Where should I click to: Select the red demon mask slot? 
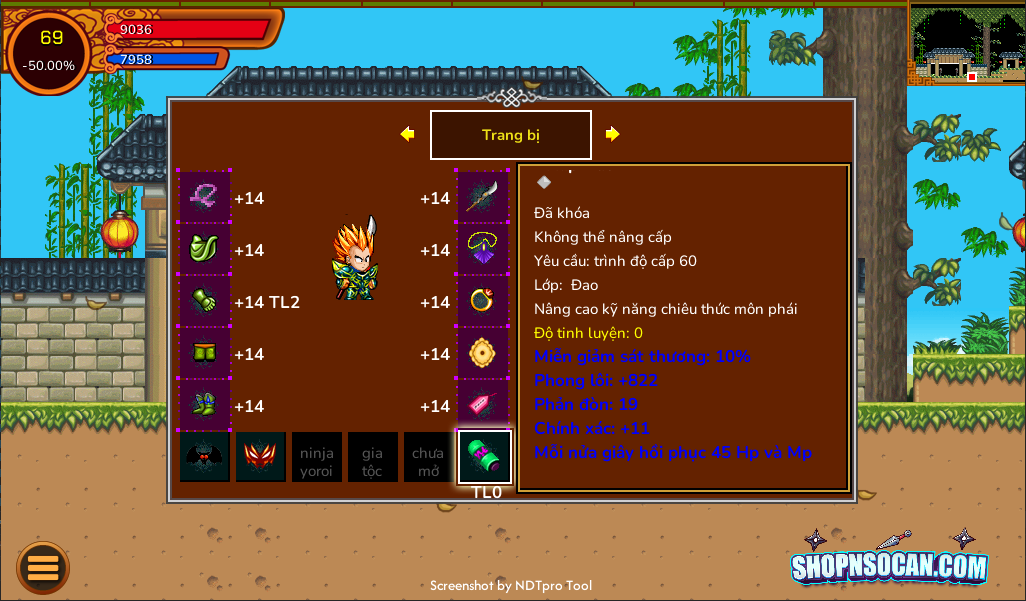pos(261,458)
